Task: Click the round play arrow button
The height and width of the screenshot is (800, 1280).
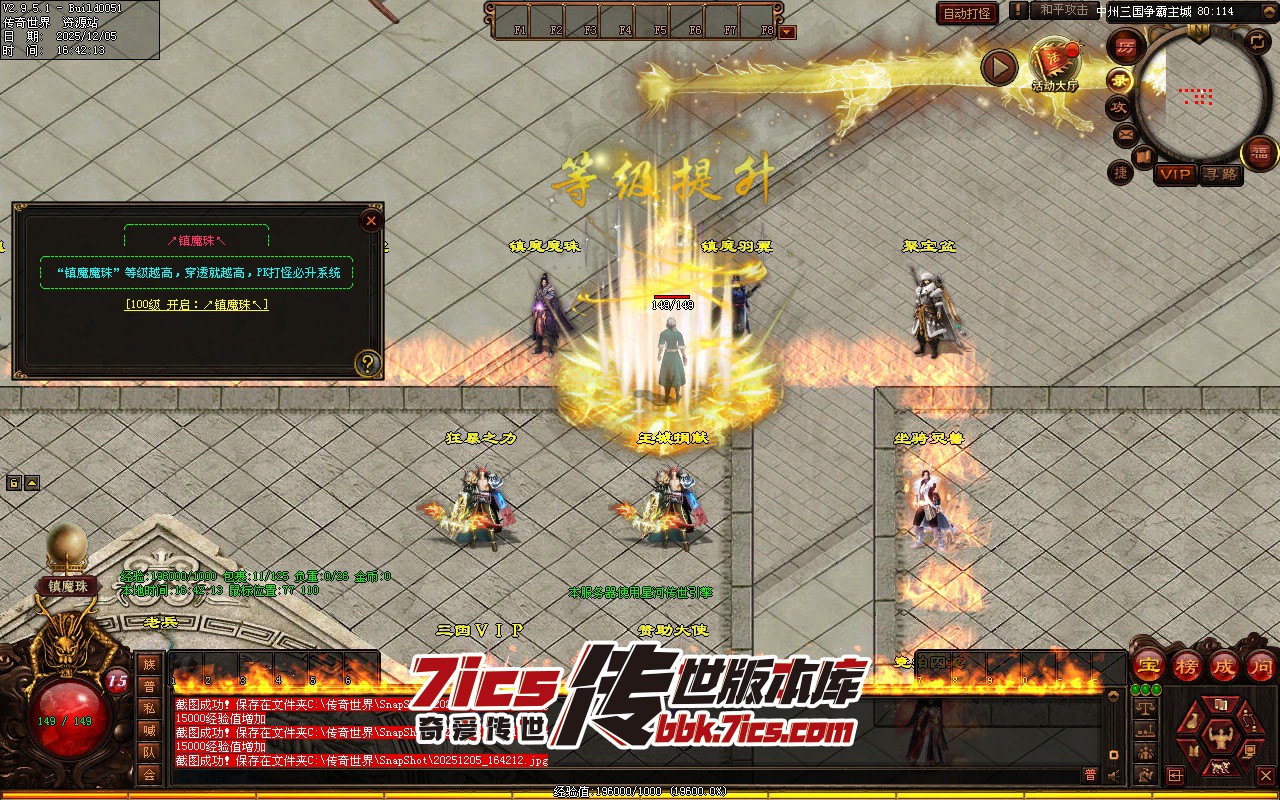Action: coord(998,67)
